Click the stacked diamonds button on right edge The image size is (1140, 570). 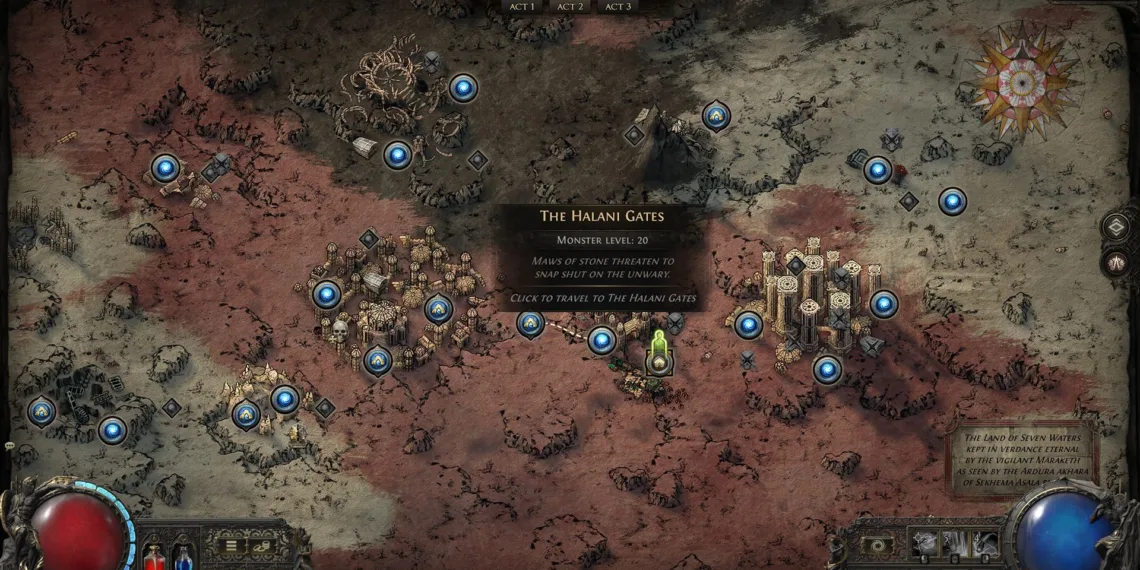(x=1116, y=227)
